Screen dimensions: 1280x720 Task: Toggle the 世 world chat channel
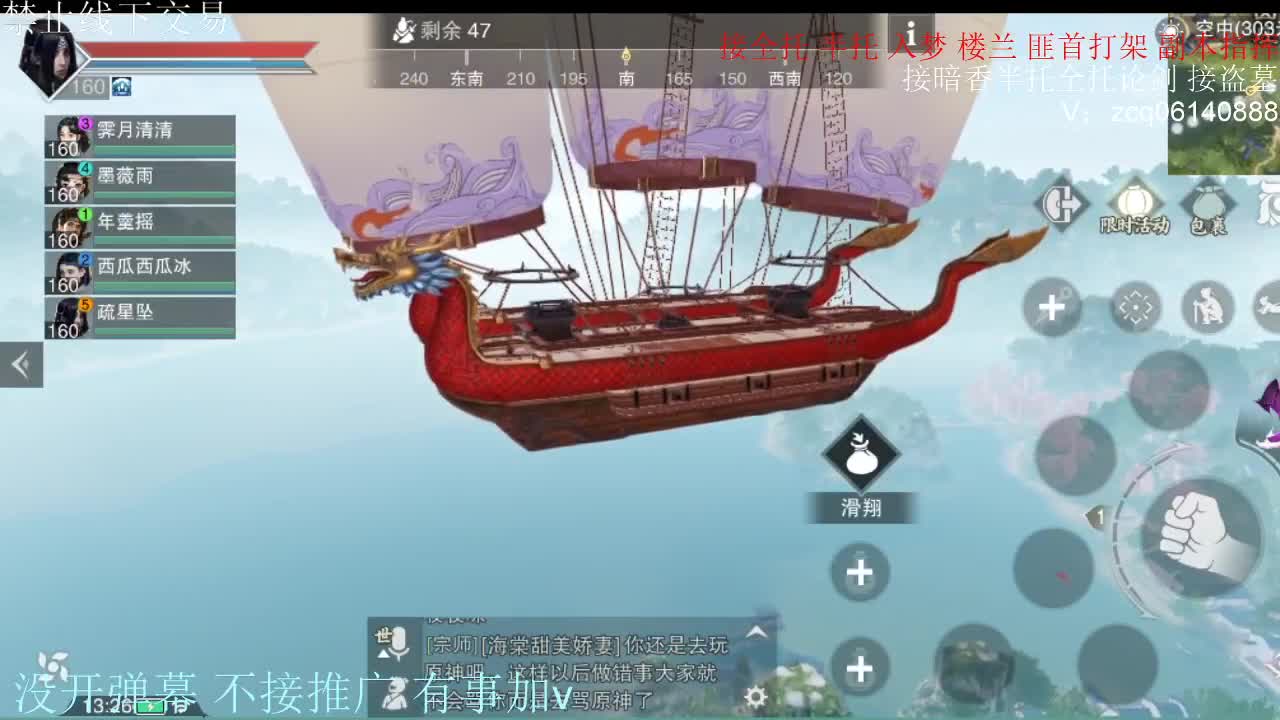click(x=381, y=638)
